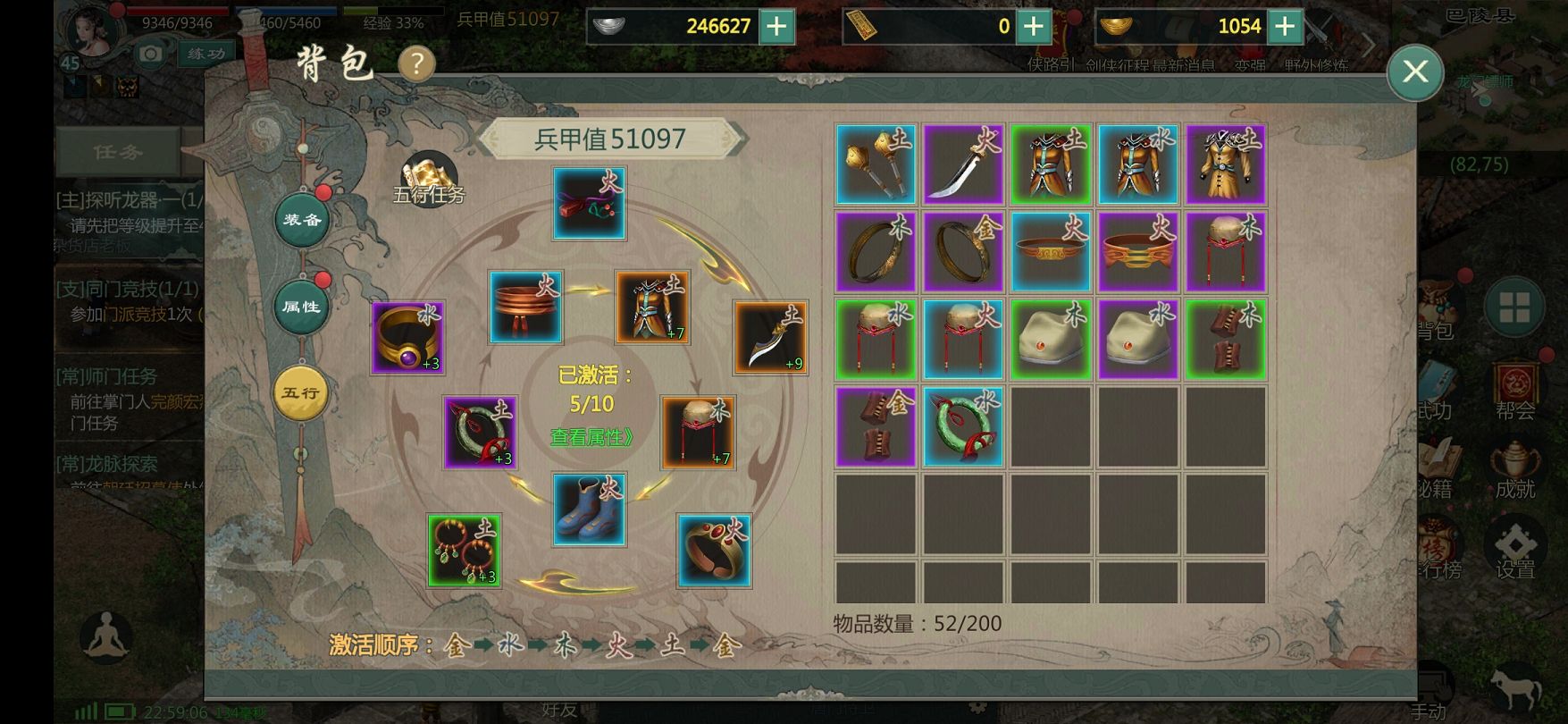This screenshot has width=1568, height=724.
Task: Switch to the 装备 equipment tab
Action: click(302, 219)
